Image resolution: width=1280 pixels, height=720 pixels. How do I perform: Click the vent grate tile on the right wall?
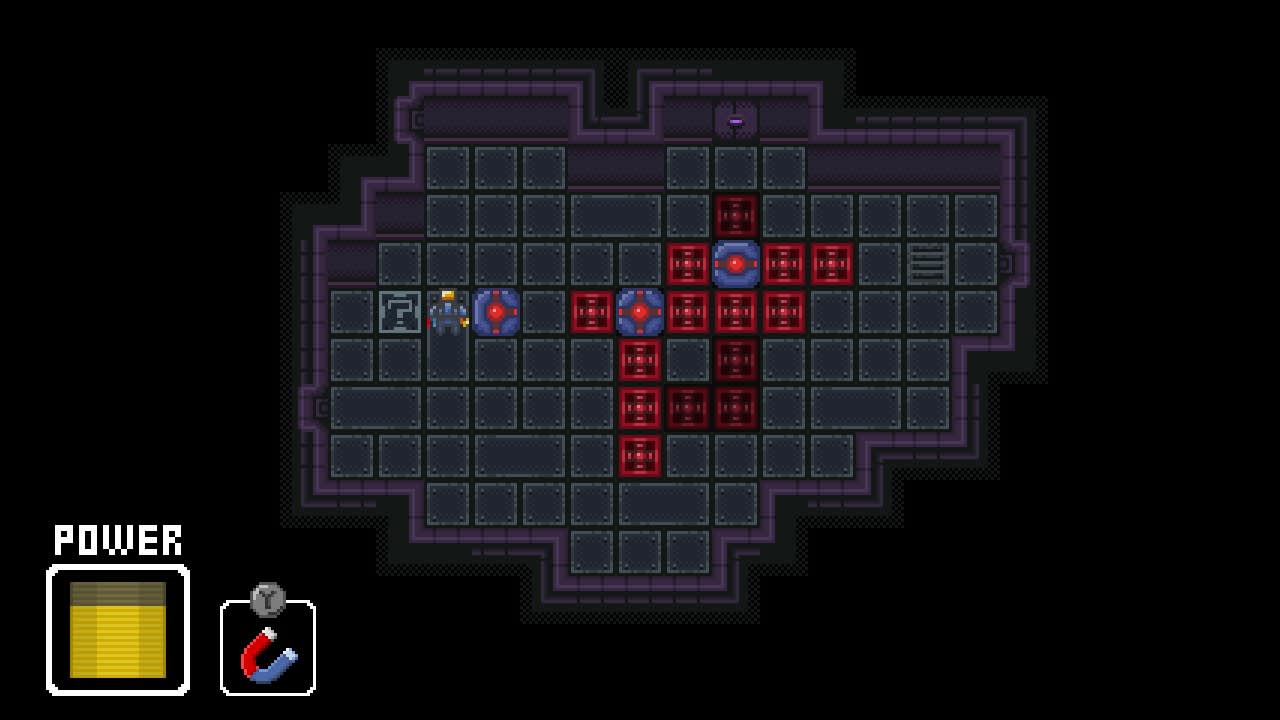(x=930, y=264)
